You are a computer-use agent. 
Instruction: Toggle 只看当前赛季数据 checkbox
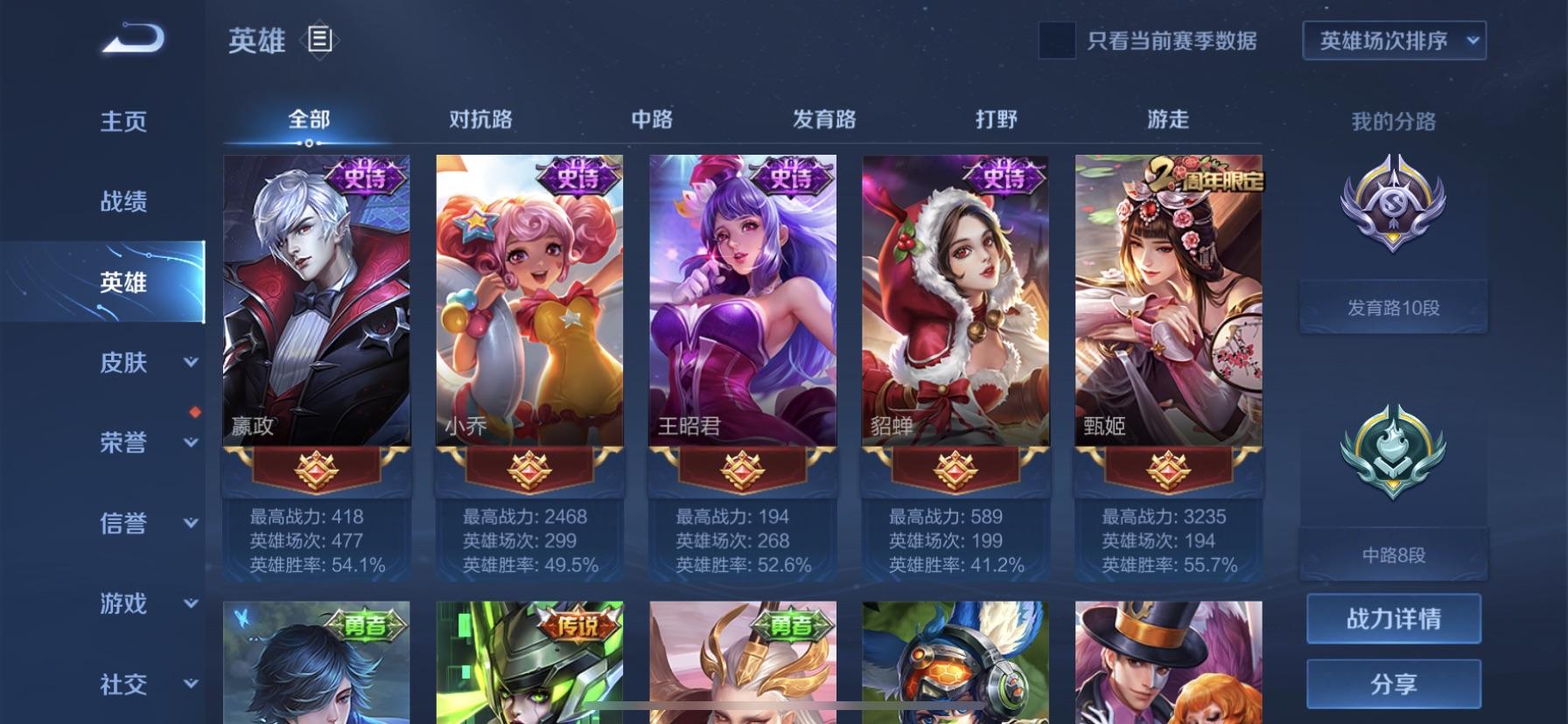coord(1056,41)
